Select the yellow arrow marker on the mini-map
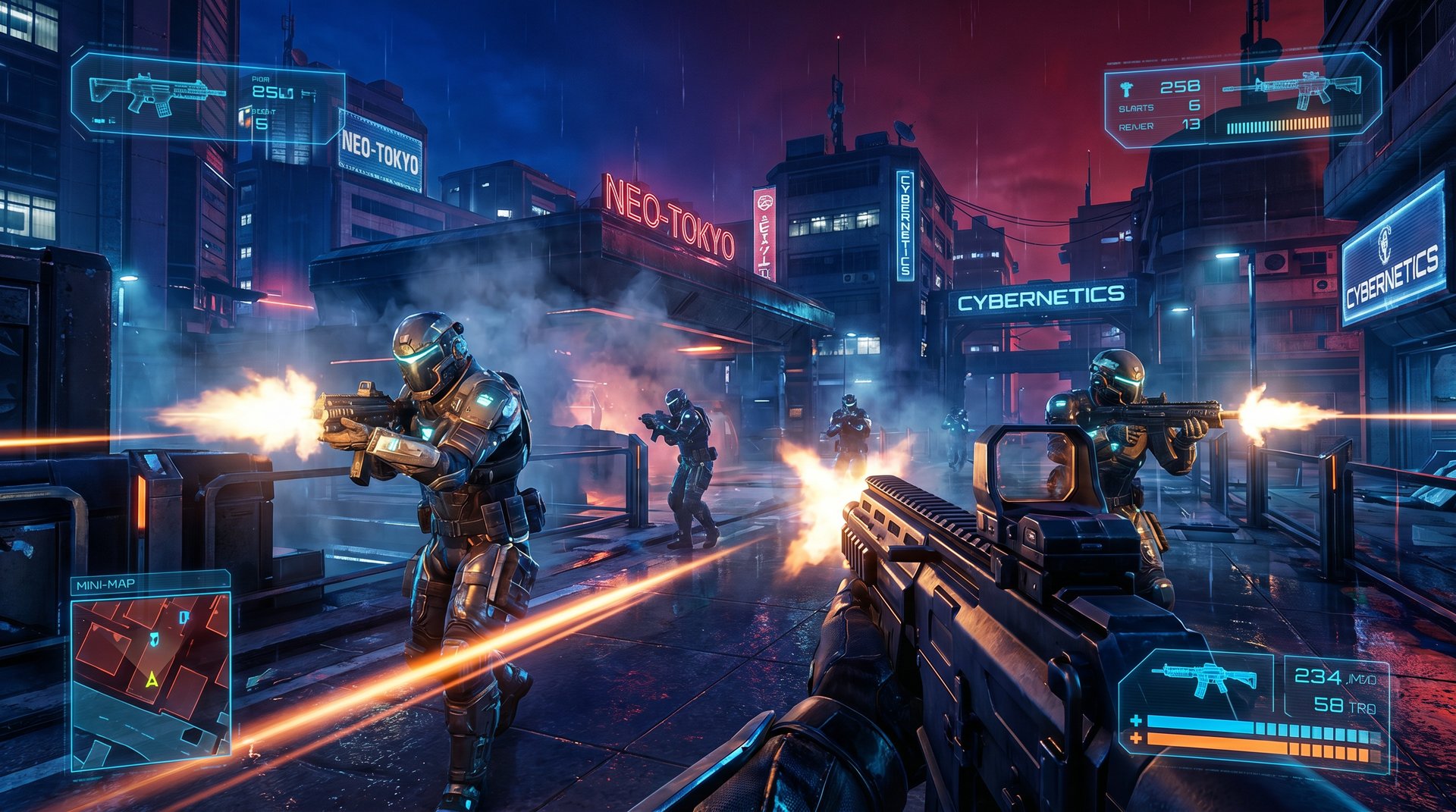Screen dimensions: 1456x812 152,679
